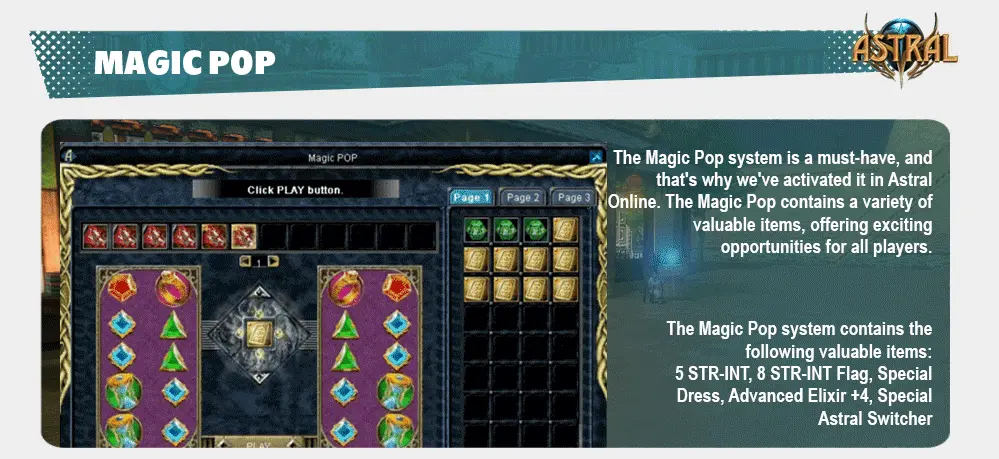
Task: Click the Astral logo
Action: point(905,47)
